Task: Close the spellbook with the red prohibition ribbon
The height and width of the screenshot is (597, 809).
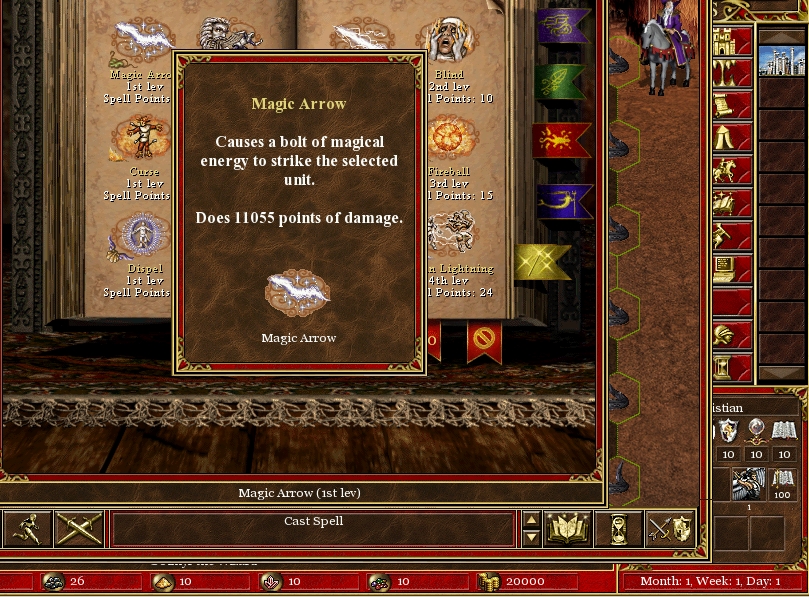Action: click(x=484, y=341)
